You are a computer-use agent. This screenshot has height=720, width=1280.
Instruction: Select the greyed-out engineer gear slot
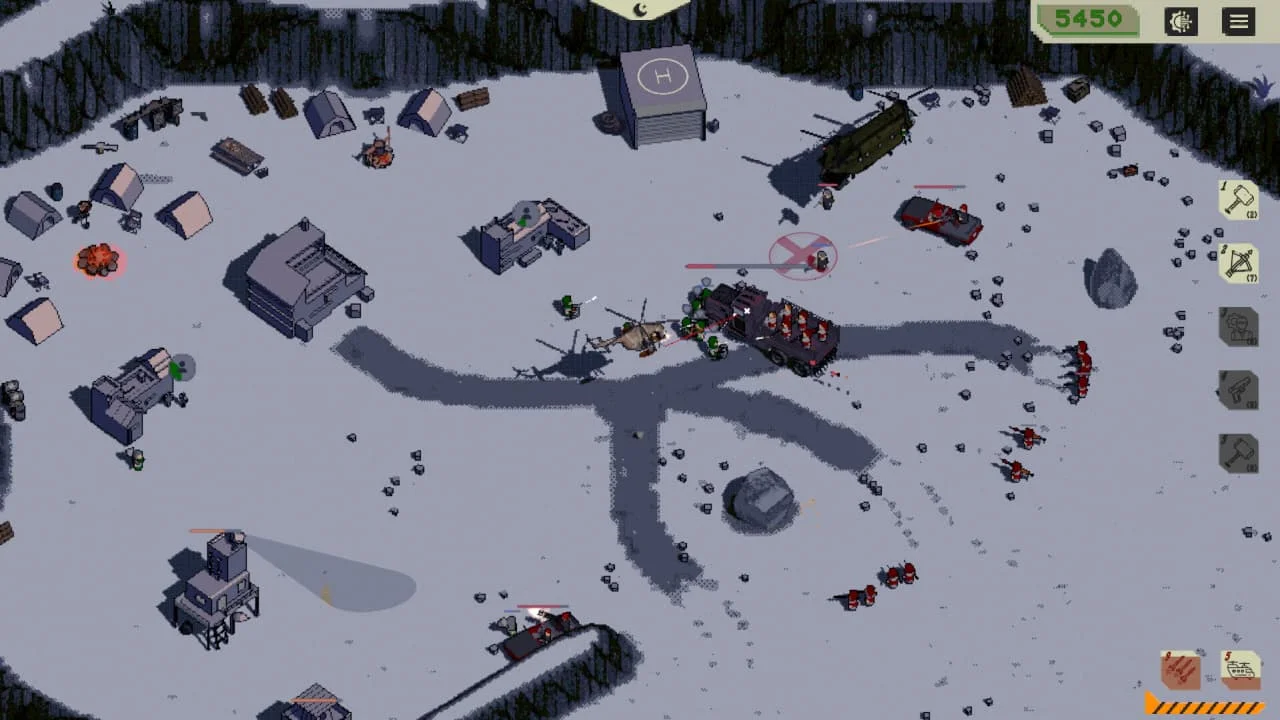1239,327
